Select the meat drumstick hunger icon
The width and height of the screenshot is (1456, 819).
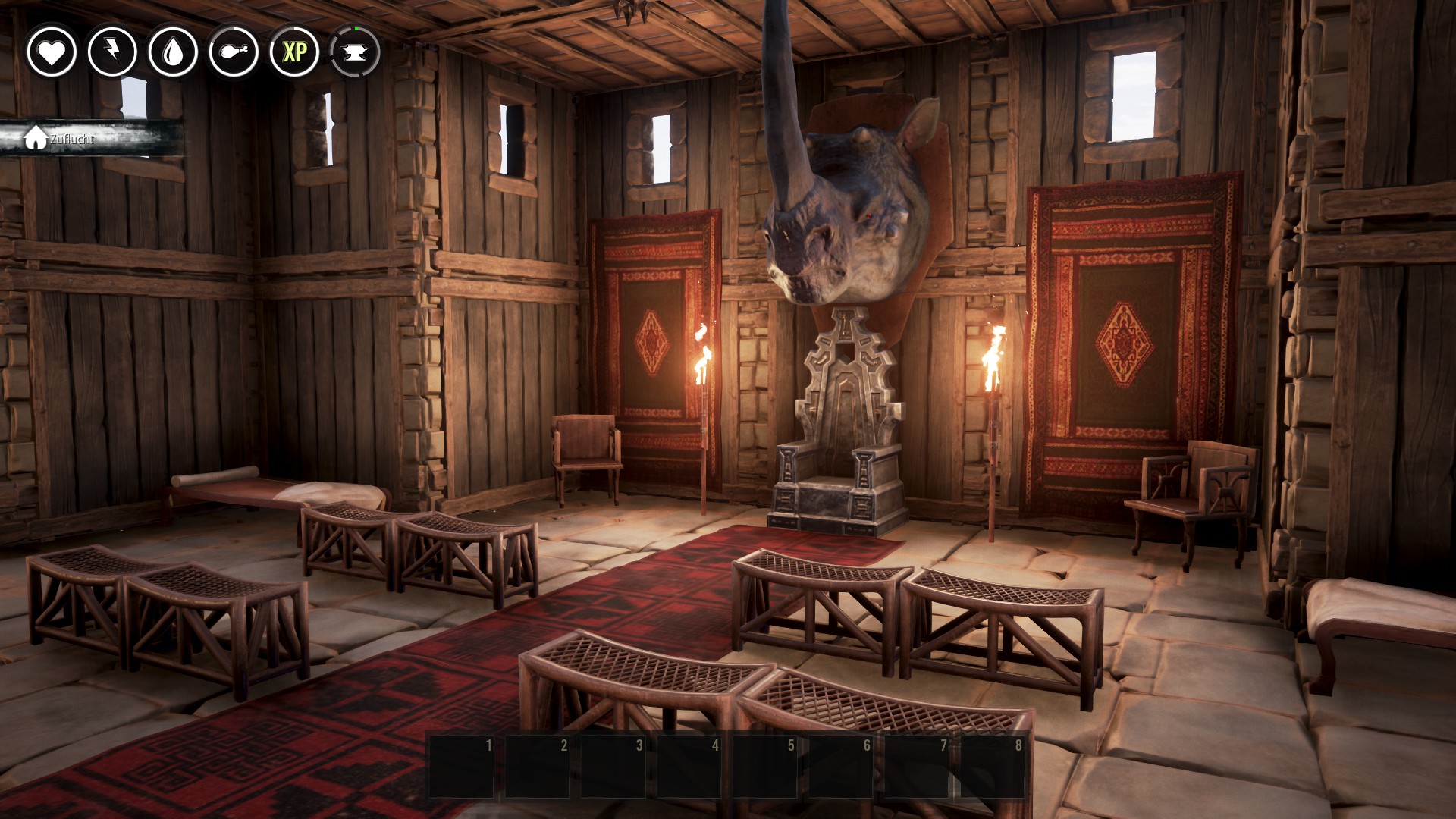234,52
